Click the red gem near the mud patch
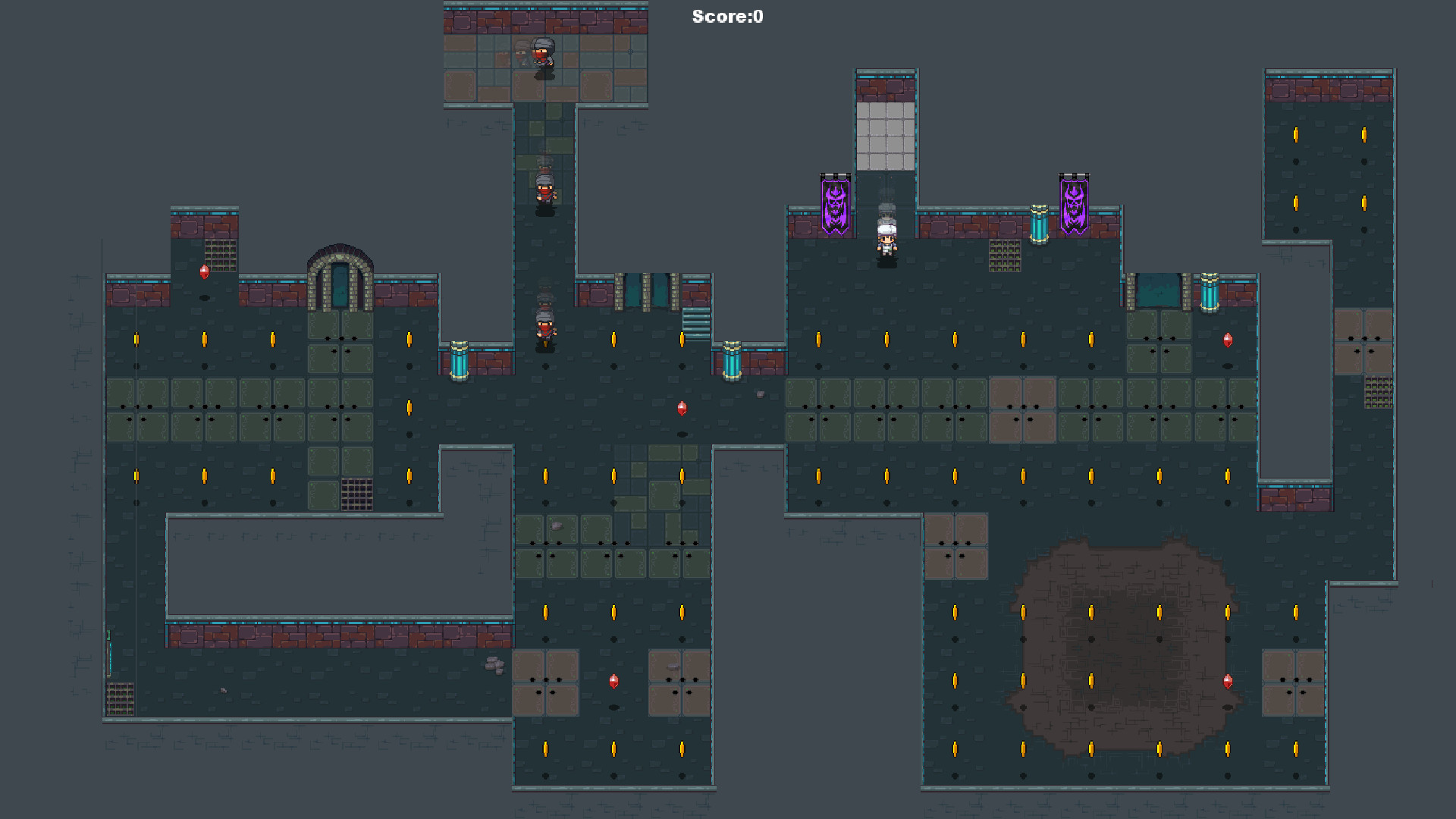The width and height of the screenshot is (1456, 819). [1228, 682]
